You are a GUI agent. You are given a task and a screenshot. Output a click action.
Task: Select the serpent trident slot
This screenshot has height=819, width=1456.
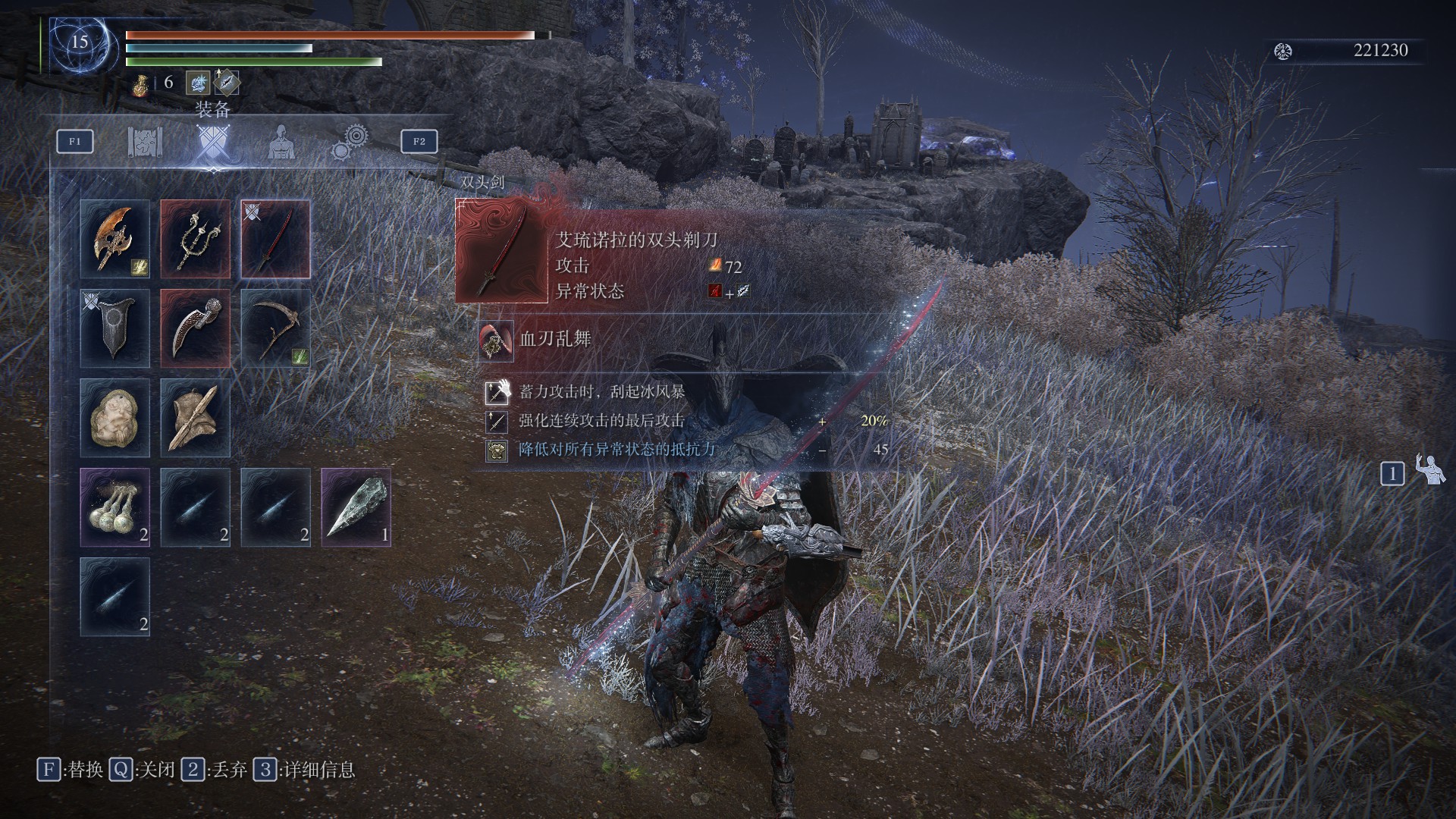point(196,239)
